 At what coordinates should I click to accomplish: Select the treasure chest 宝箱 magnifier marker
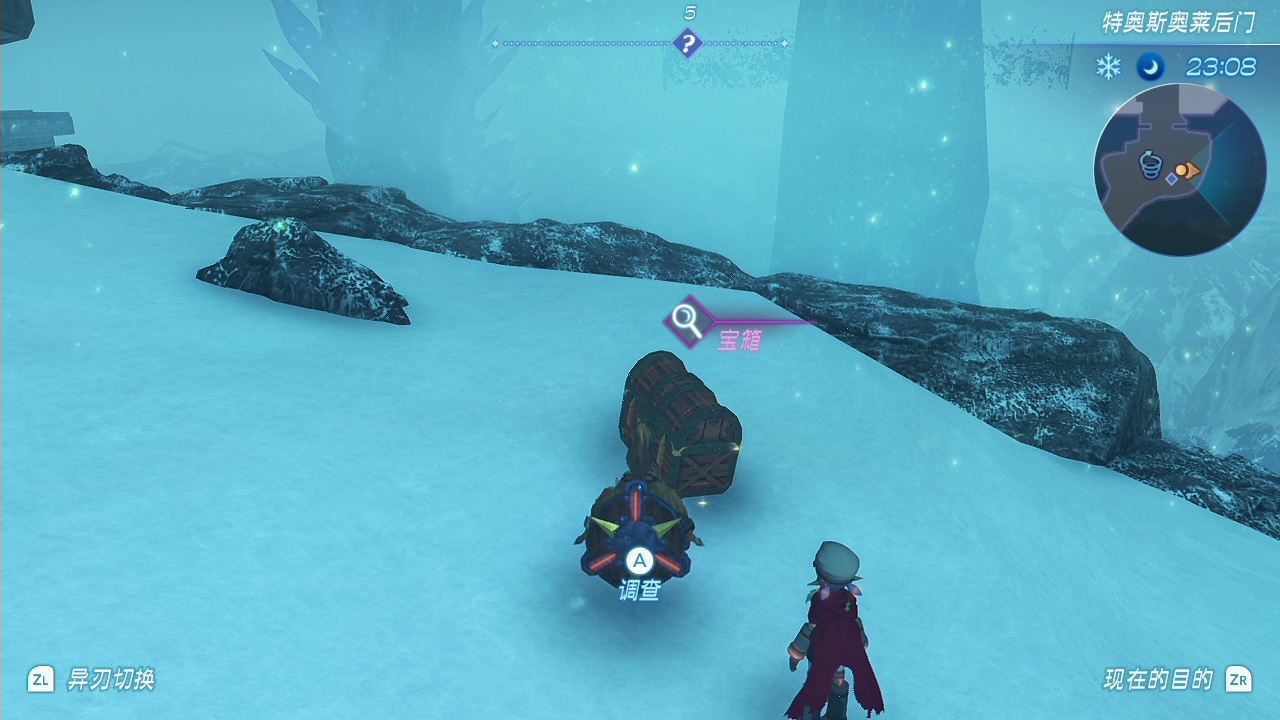(x=686, y=320)
